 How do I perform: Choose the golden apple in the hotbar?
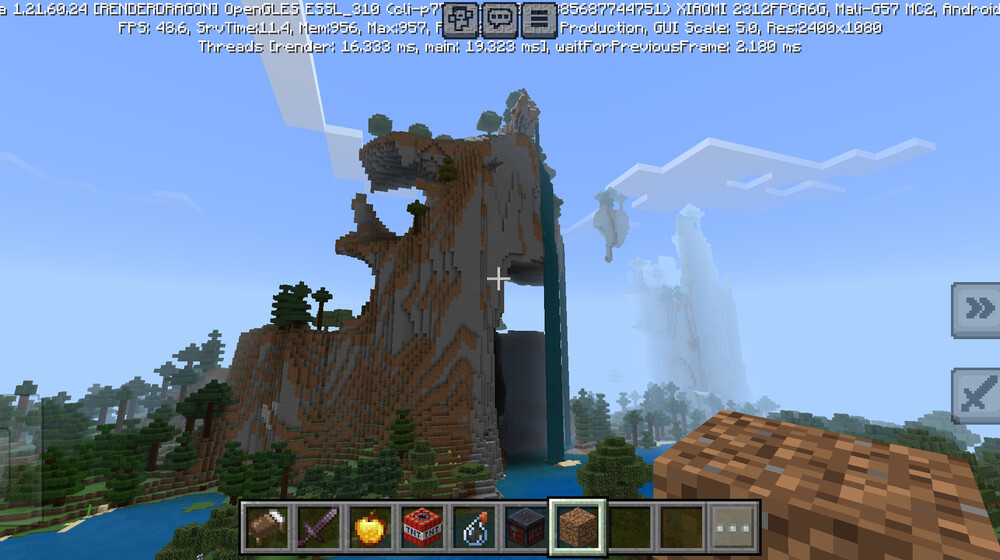[x=370, y=526]
